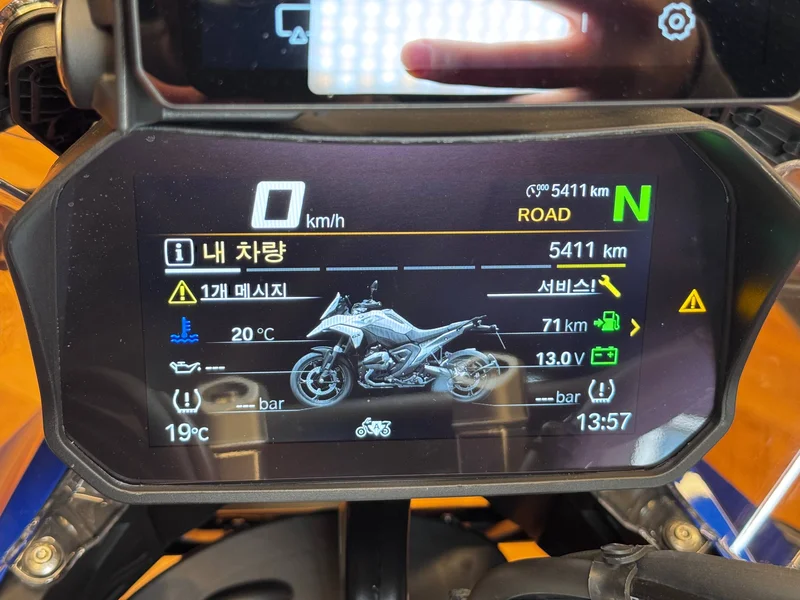The width and height of the screenshot is (800, 600).
Task: Open the gear settings icon on top device
Action: coord(676,20)
